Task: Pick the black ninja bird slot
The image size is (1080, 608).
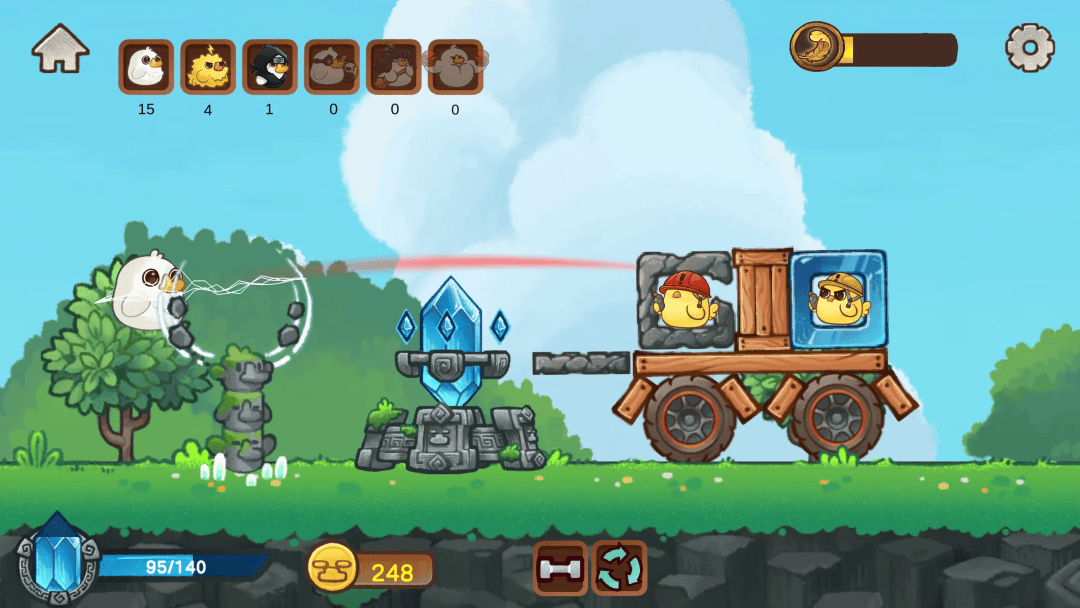Action: tap(270, 67)
